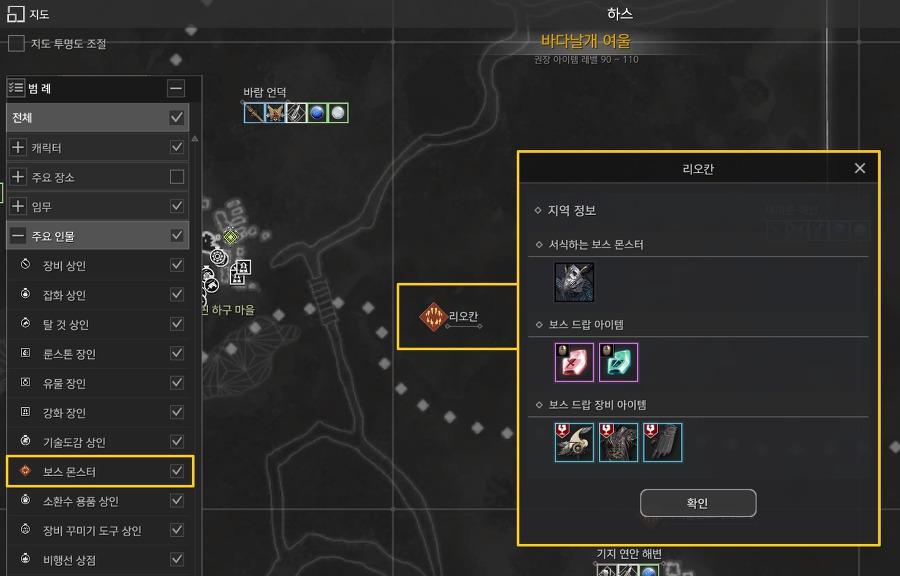Select the pink boss drop item
The height and width of the screenshot is (576, 900).
point(574,362)
